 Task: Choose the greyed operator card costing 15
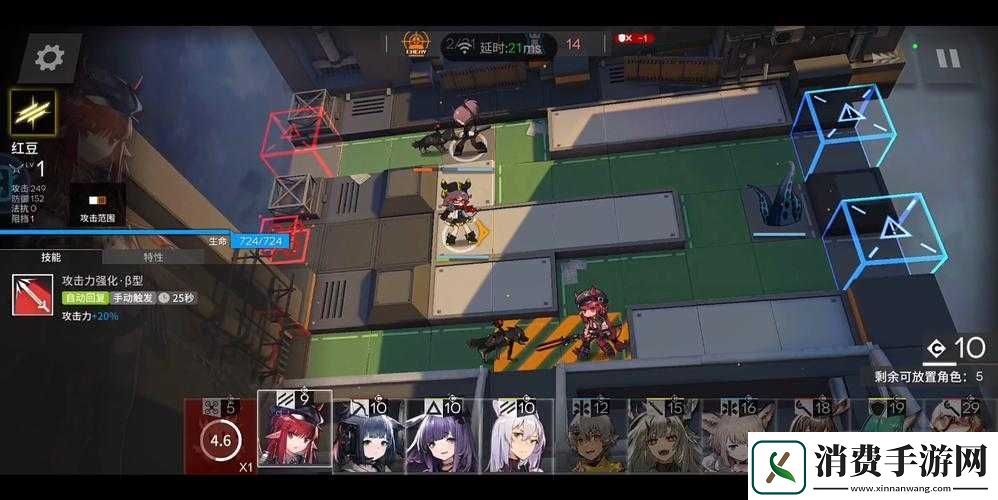[x=664, y=437]
